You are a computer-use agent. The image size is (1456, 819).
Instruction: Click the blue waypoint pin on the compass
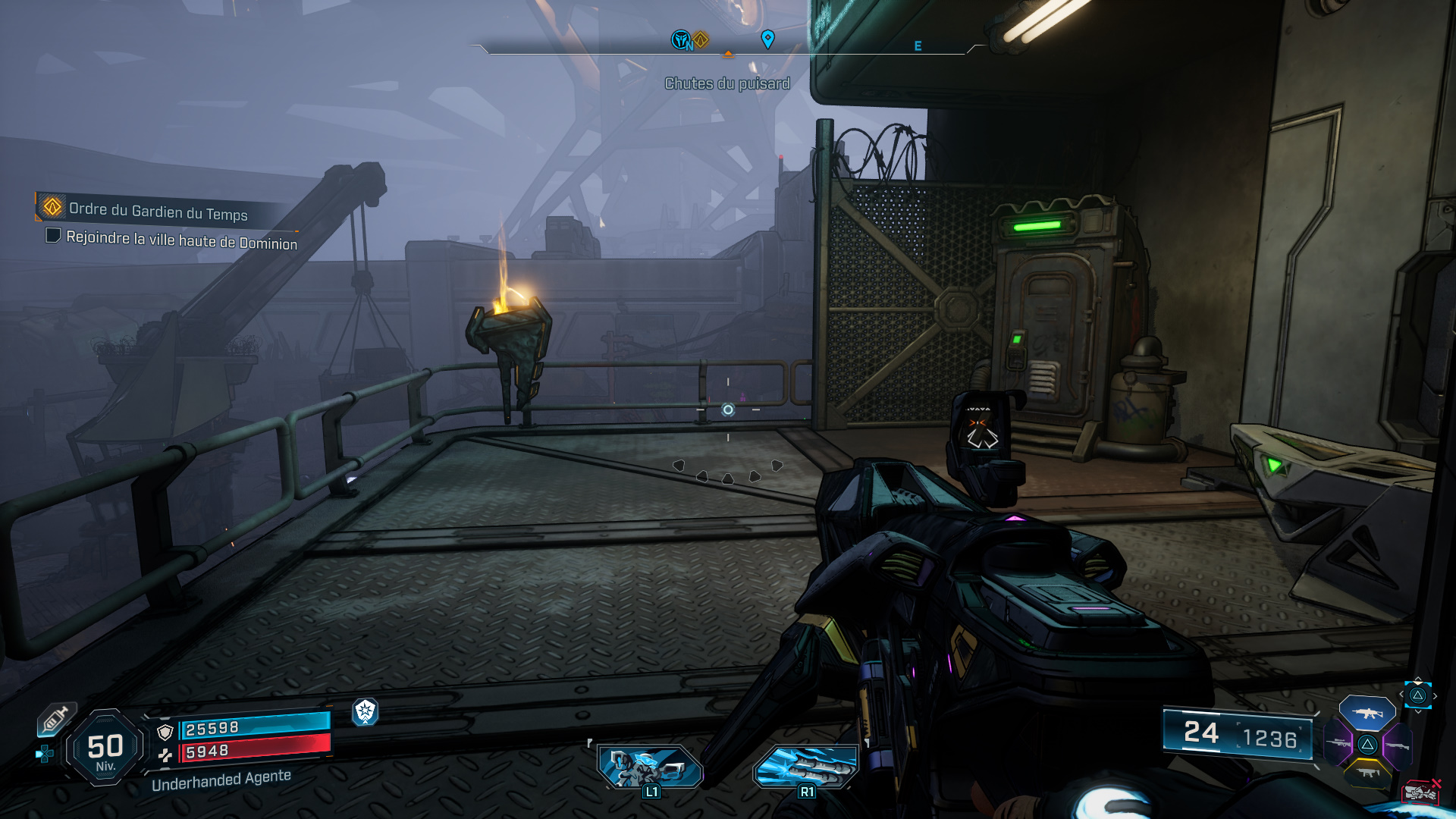[768, 36]
